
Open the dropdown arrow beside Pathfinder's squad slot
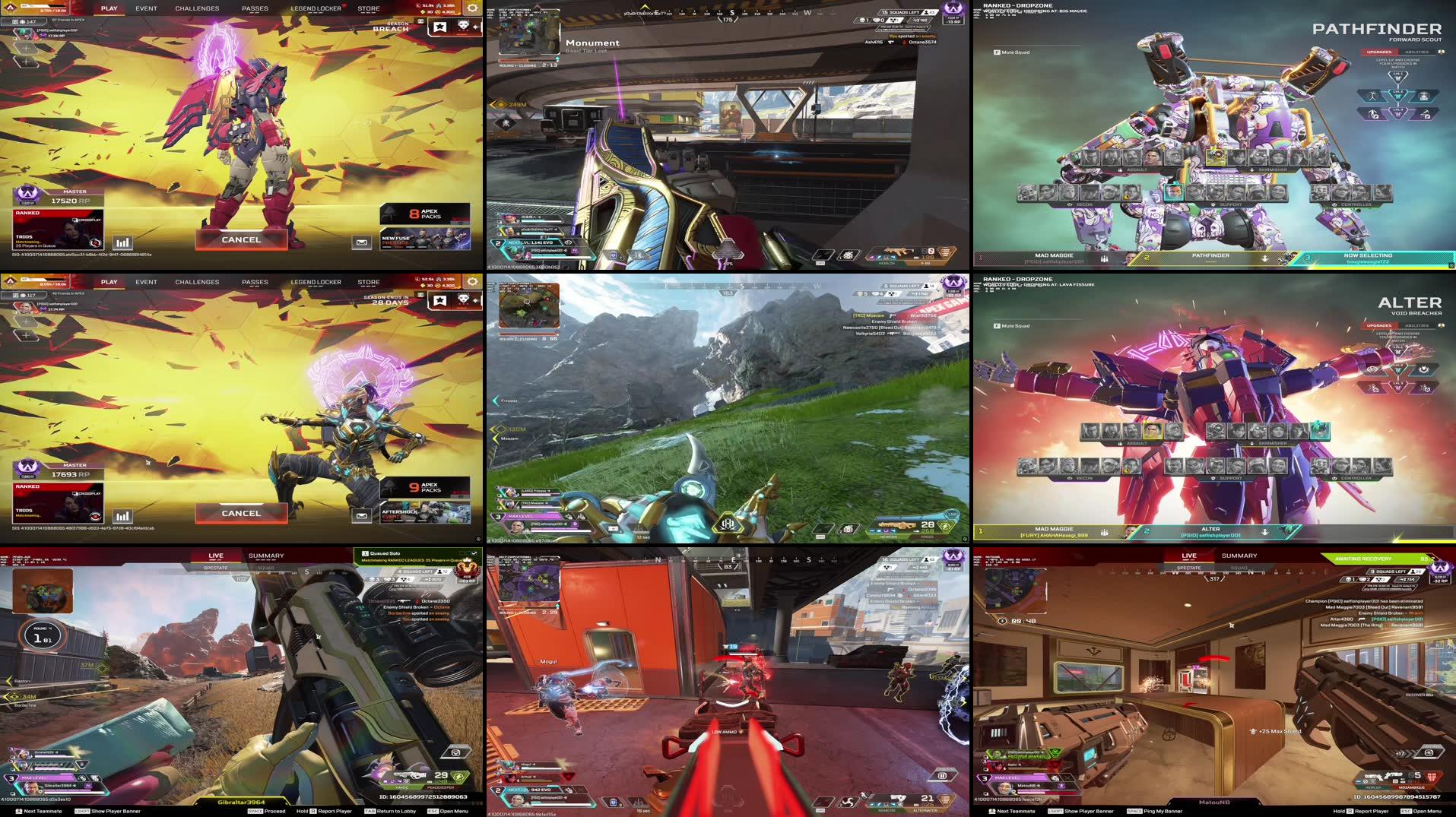click(x=1266, y=258)
